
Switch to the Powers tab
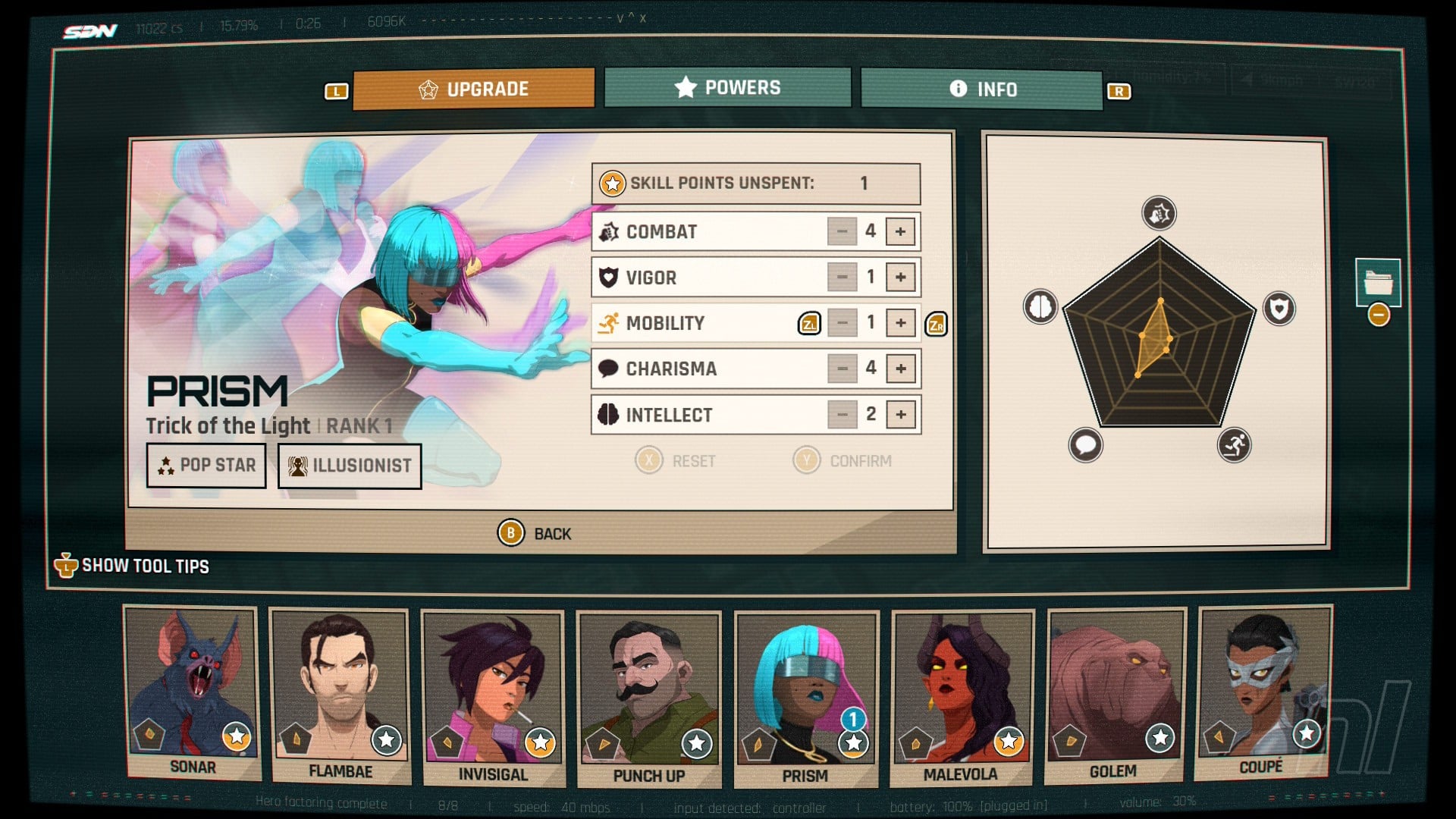[727, 88]
